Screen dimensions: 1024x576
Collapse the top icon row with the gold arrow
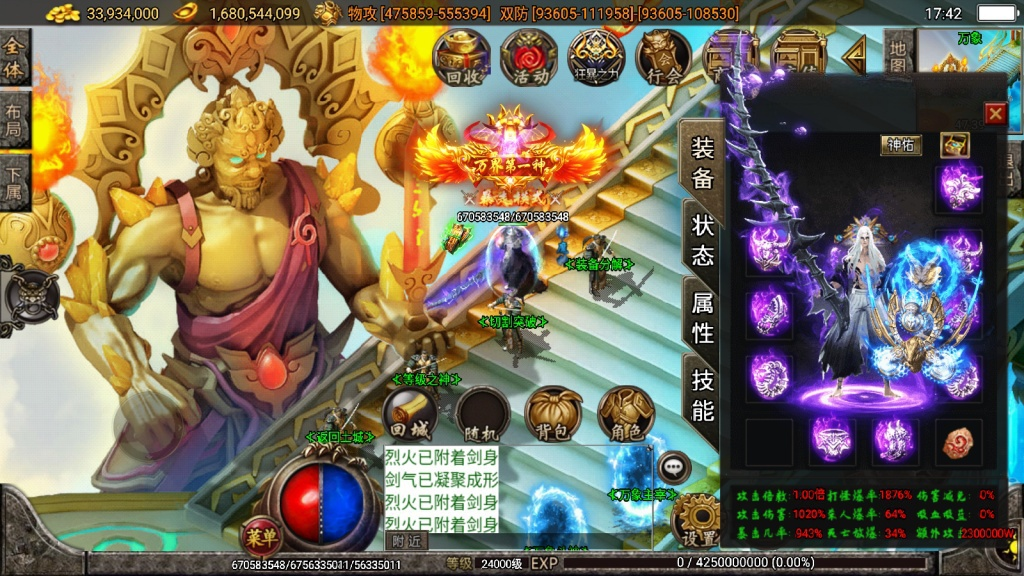[854, 56]
